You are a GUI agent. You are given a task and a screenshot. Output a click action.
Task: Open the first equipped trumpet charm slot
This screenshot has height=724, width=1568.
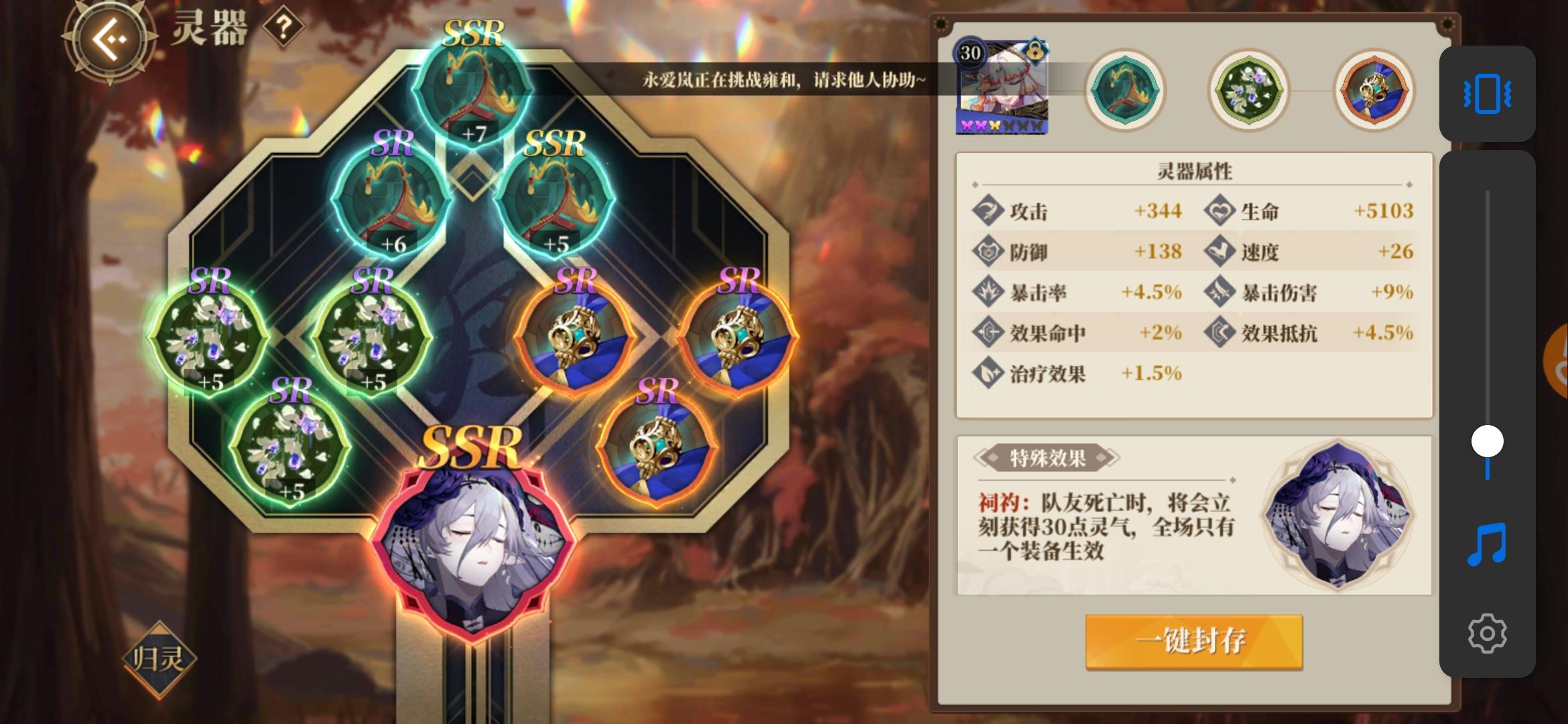click(x=1126, y=92)
